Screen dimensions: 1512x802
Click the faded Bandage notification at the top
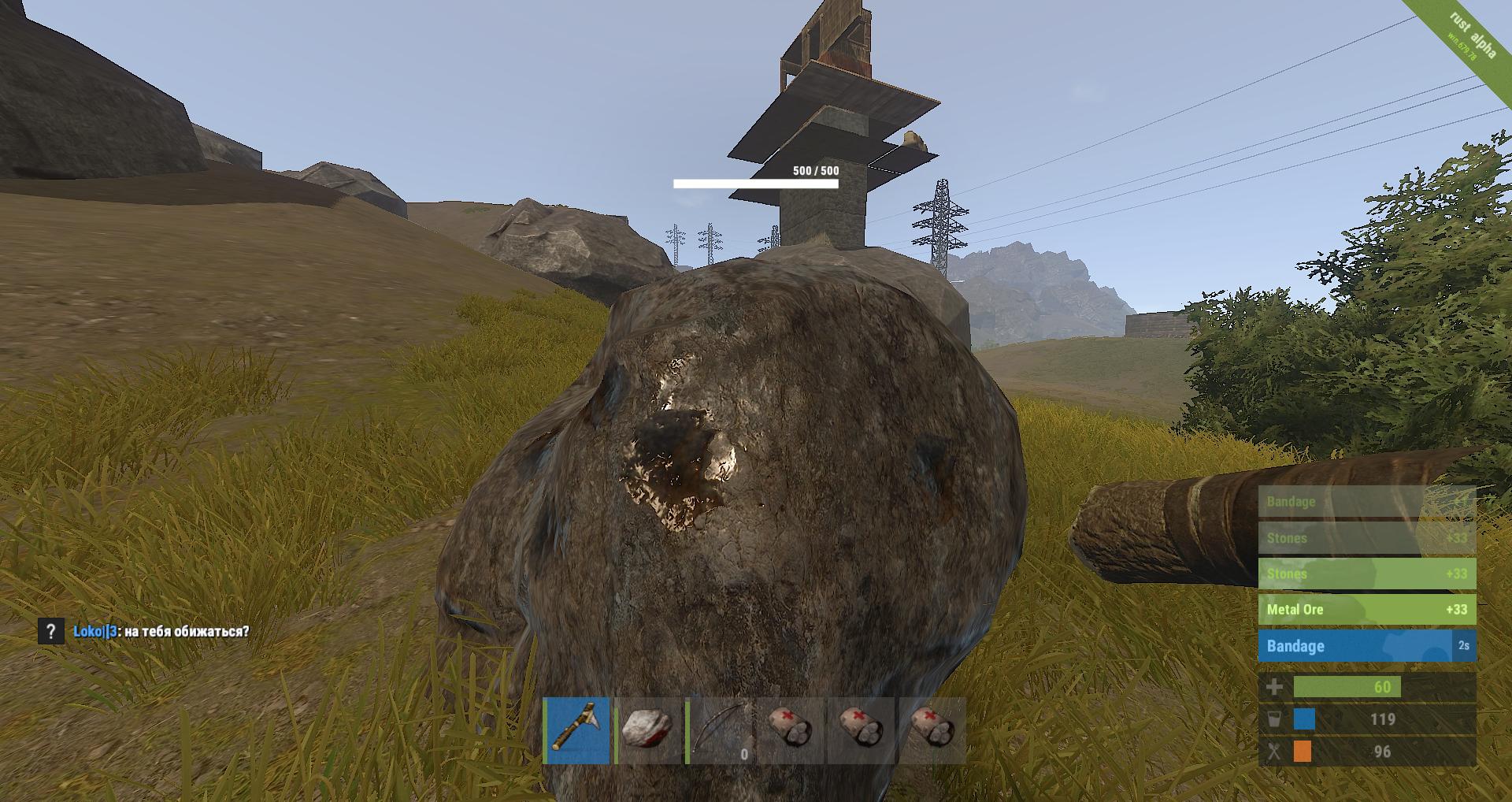coord(1366,501)
